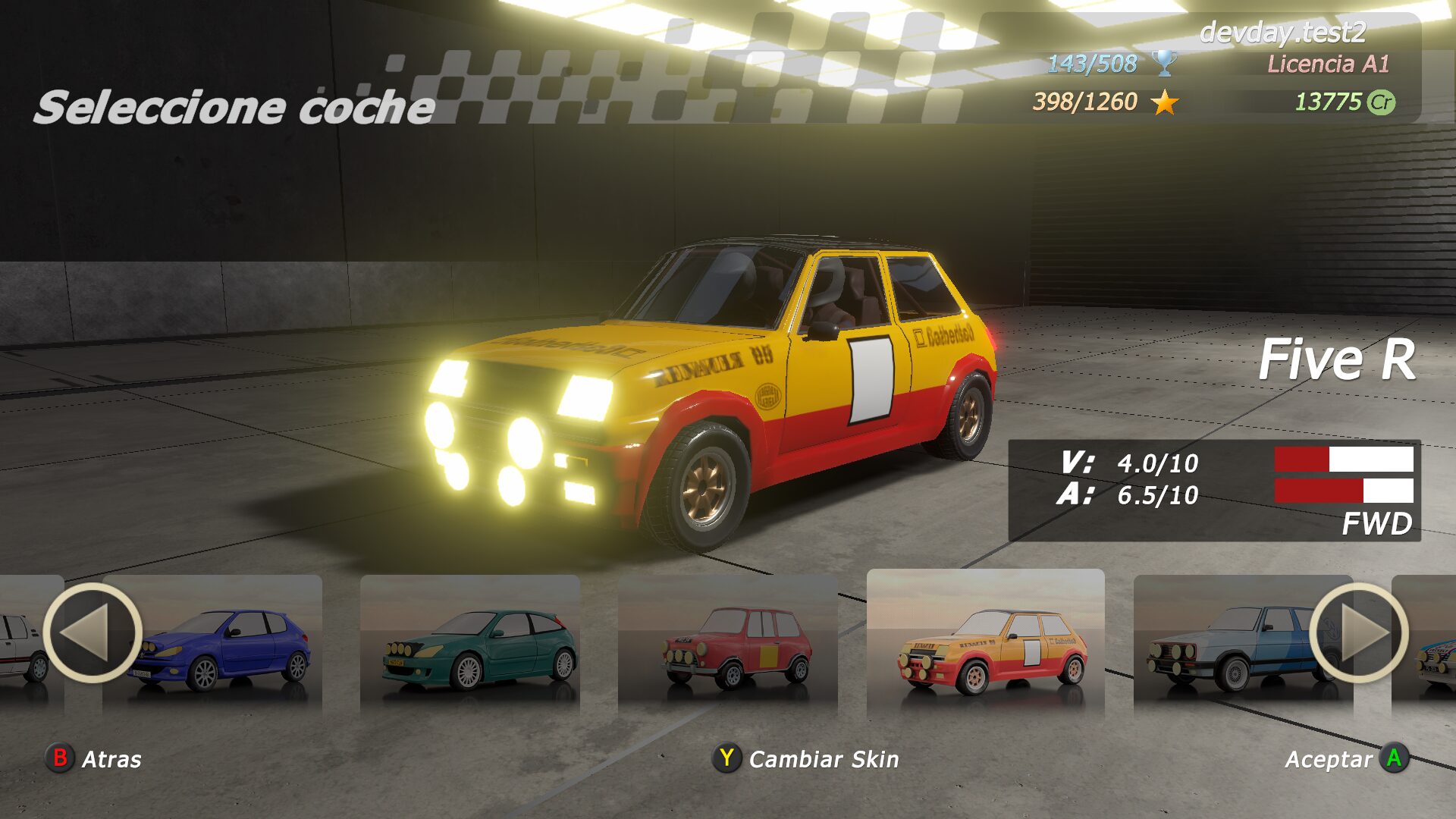Select the yellow Five R thumbnail
Screen dimensions: 1456x819
(x=986, y=645)
